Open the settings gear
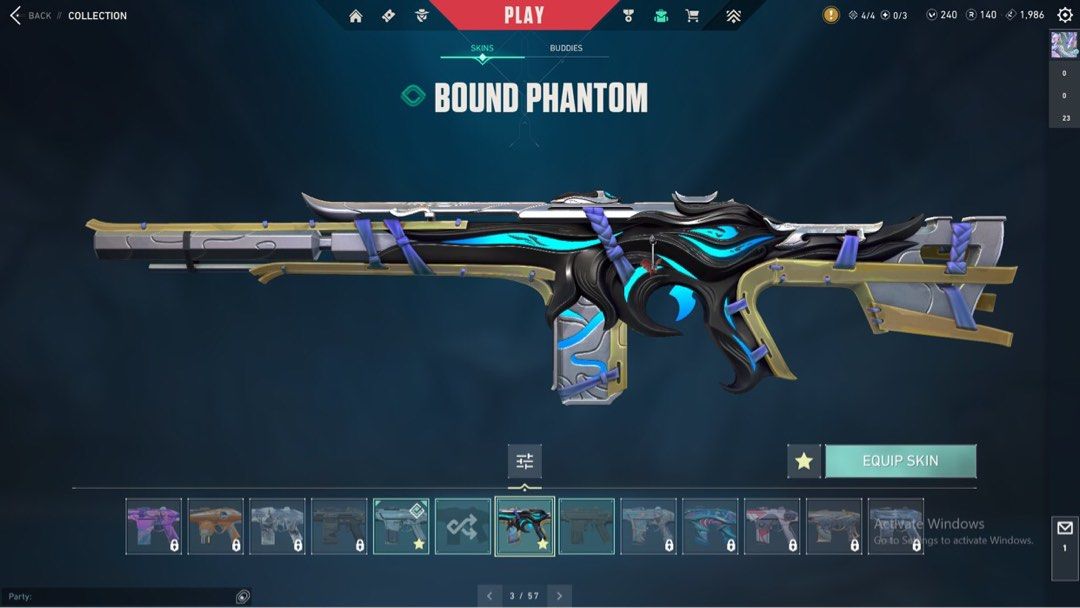1080x608 pixels. point(1064,15)
